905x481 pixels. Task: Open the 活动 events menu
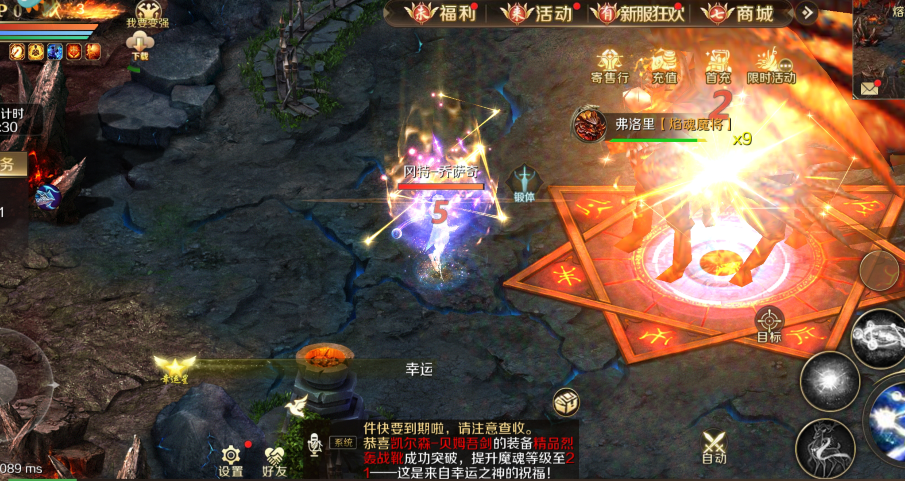(x=540, y=14)
